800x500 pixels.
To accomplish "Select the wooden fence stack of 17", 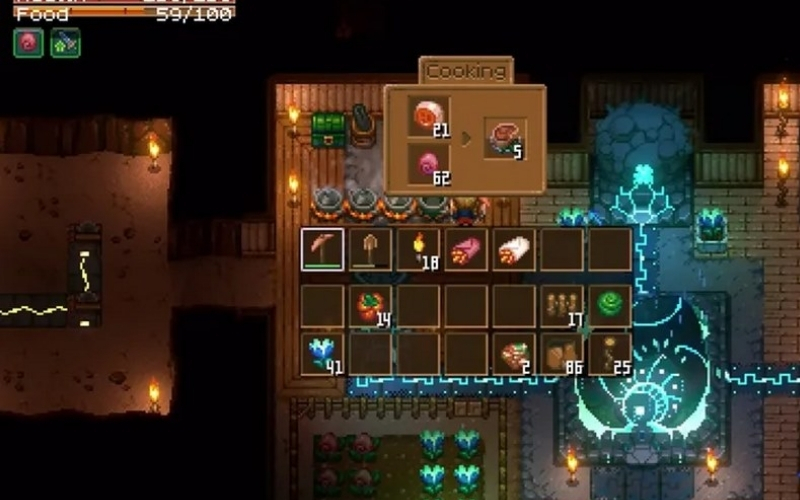I will [x=562, y=306].
